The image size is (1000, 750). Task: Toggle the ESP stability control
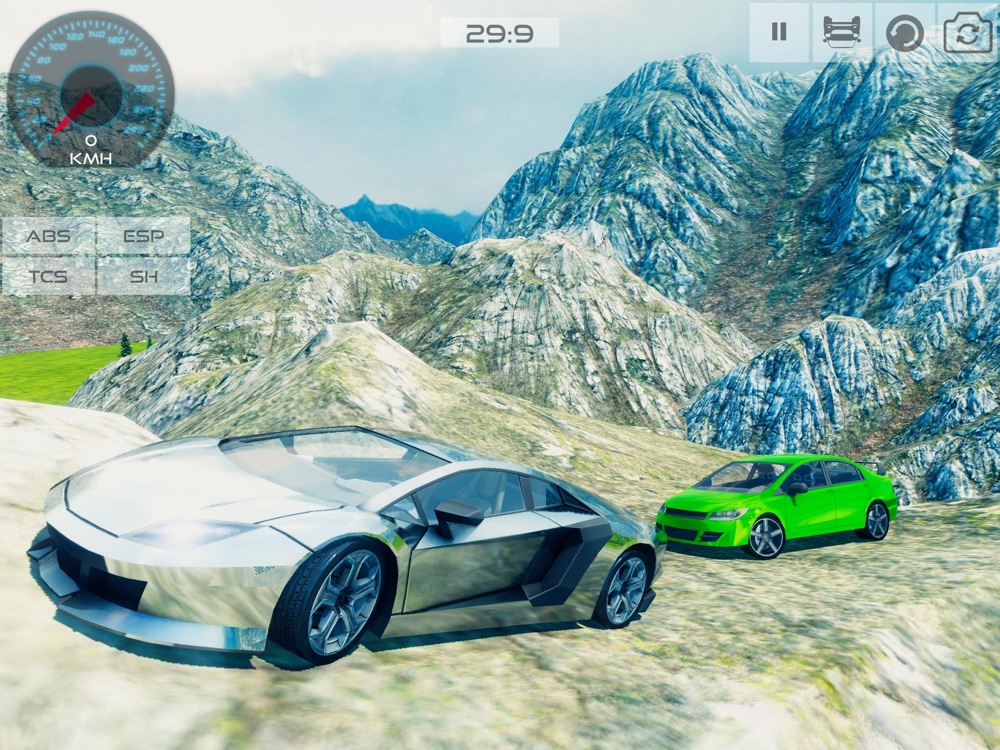tap(144, 237)
